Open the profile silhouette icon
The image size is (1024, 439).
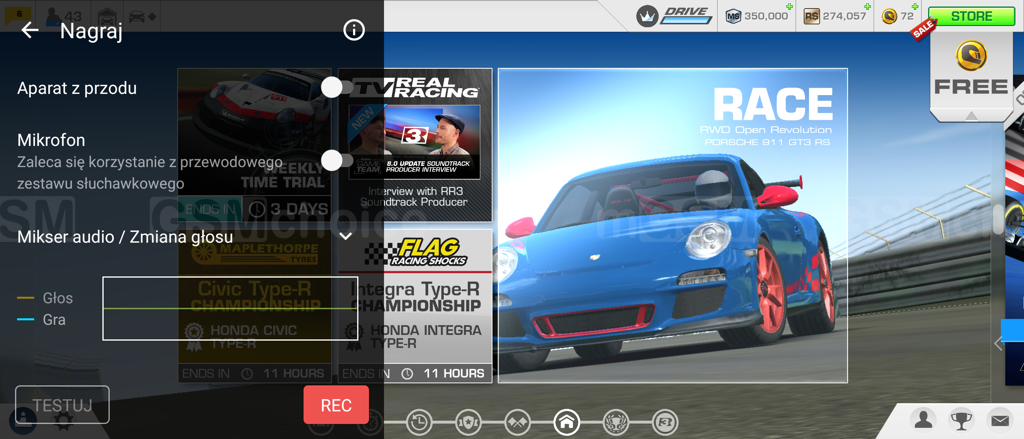coord(925,420)
